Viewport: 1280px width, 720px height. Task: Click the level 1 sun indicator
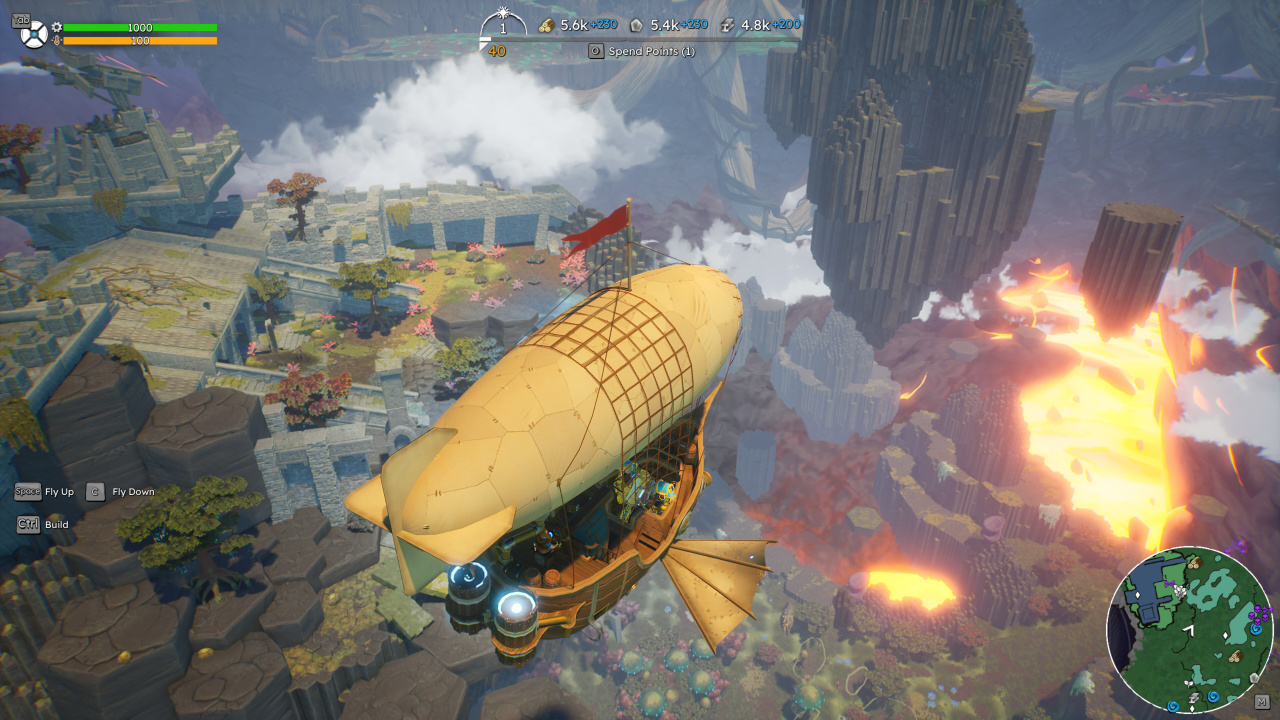point(503,24)
